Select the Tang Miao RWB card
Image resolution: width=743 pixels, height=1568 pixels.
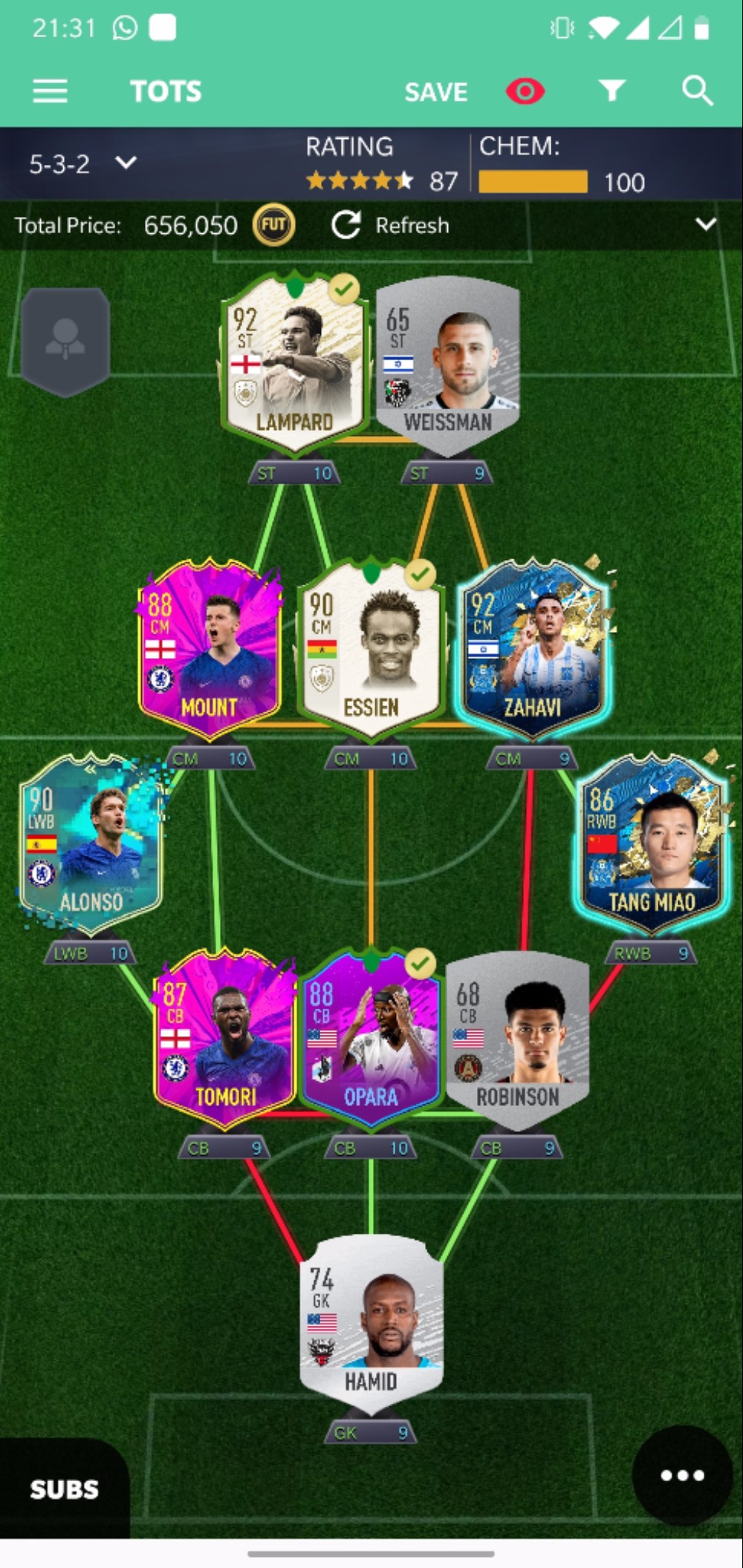tap(652, 845)
